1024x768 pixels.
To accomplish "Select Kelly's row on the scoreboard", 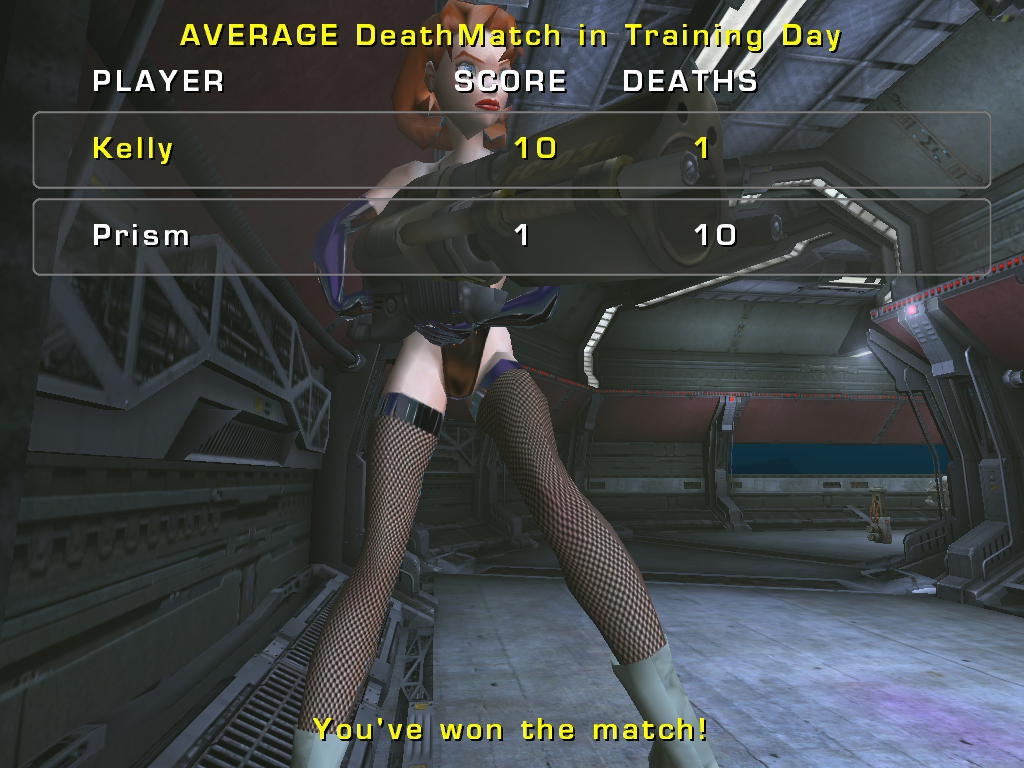I will [511, 150].
